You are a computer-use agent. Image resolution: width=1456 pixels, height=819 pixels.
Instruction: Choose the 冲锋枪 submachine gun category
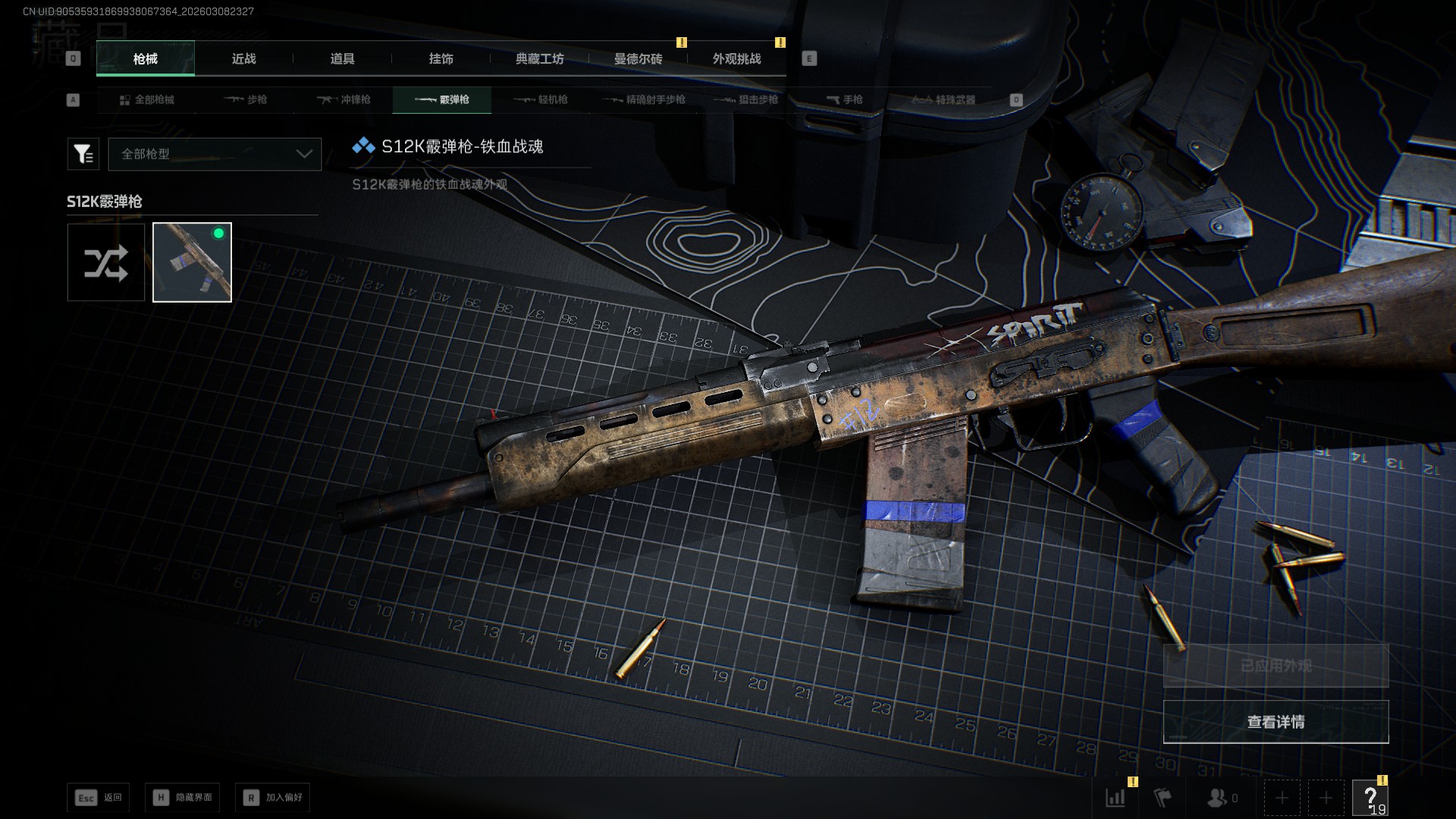point(344,100)
